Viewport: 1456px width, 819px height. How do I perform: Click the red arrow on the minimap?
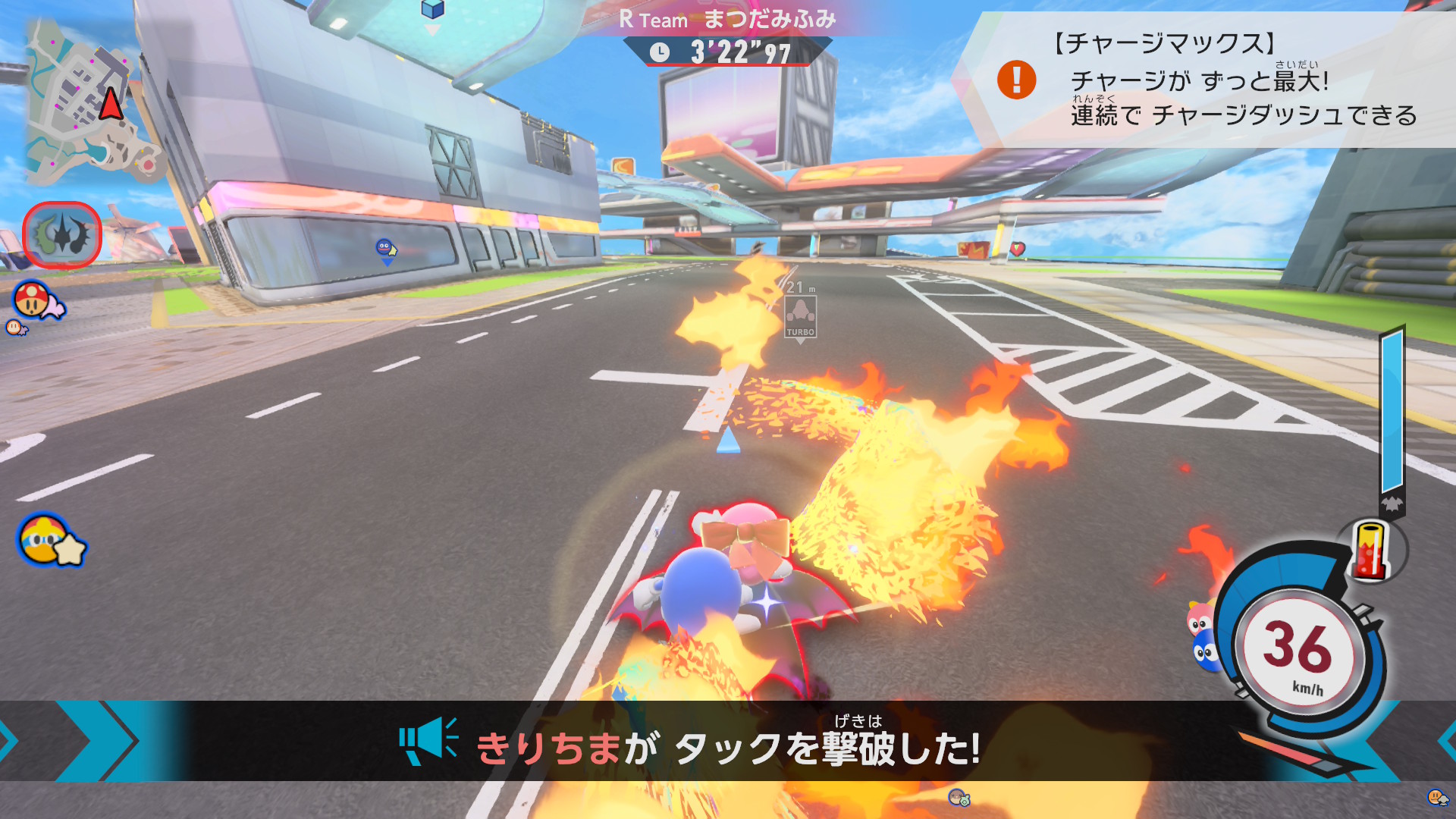pyautogui.click(x=111, y=104)
